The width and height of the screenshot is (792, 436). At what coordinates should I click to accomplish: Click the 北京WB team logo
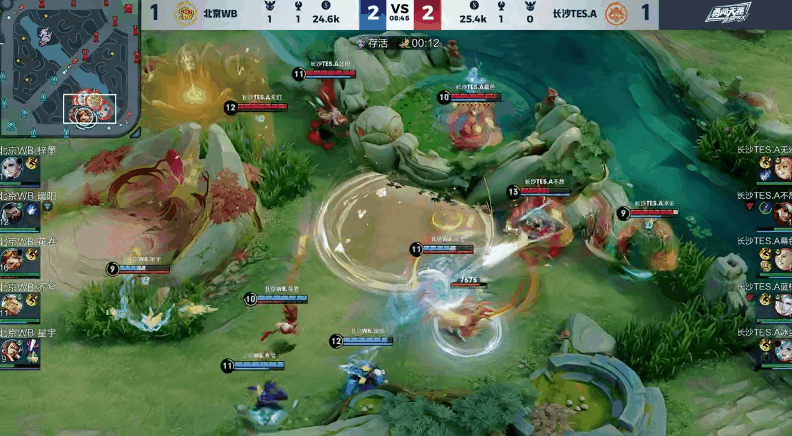[x=186, y=14]
